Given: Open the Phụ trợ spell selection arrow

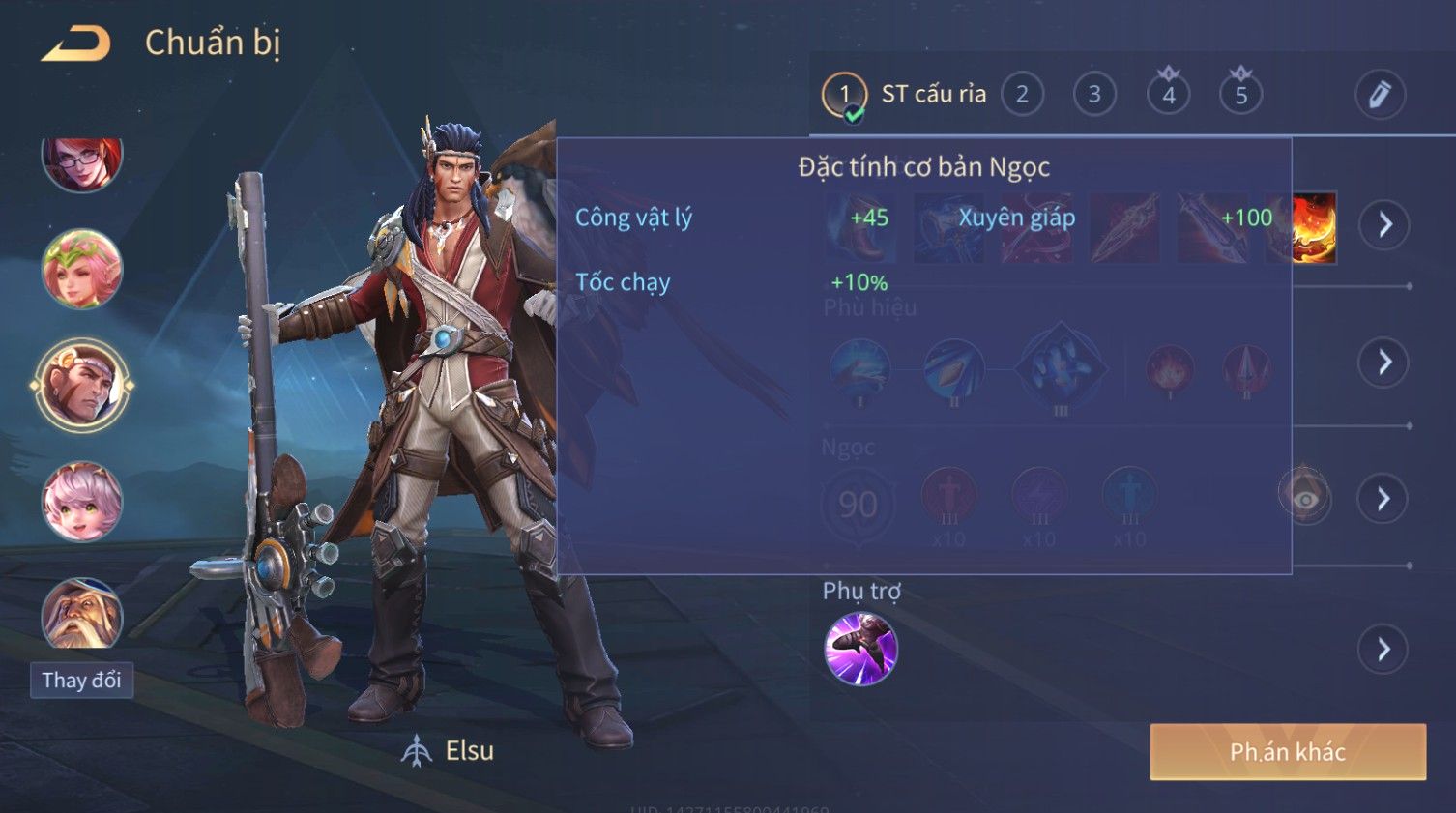Looking at the screenshot, I should (1383, 650).
